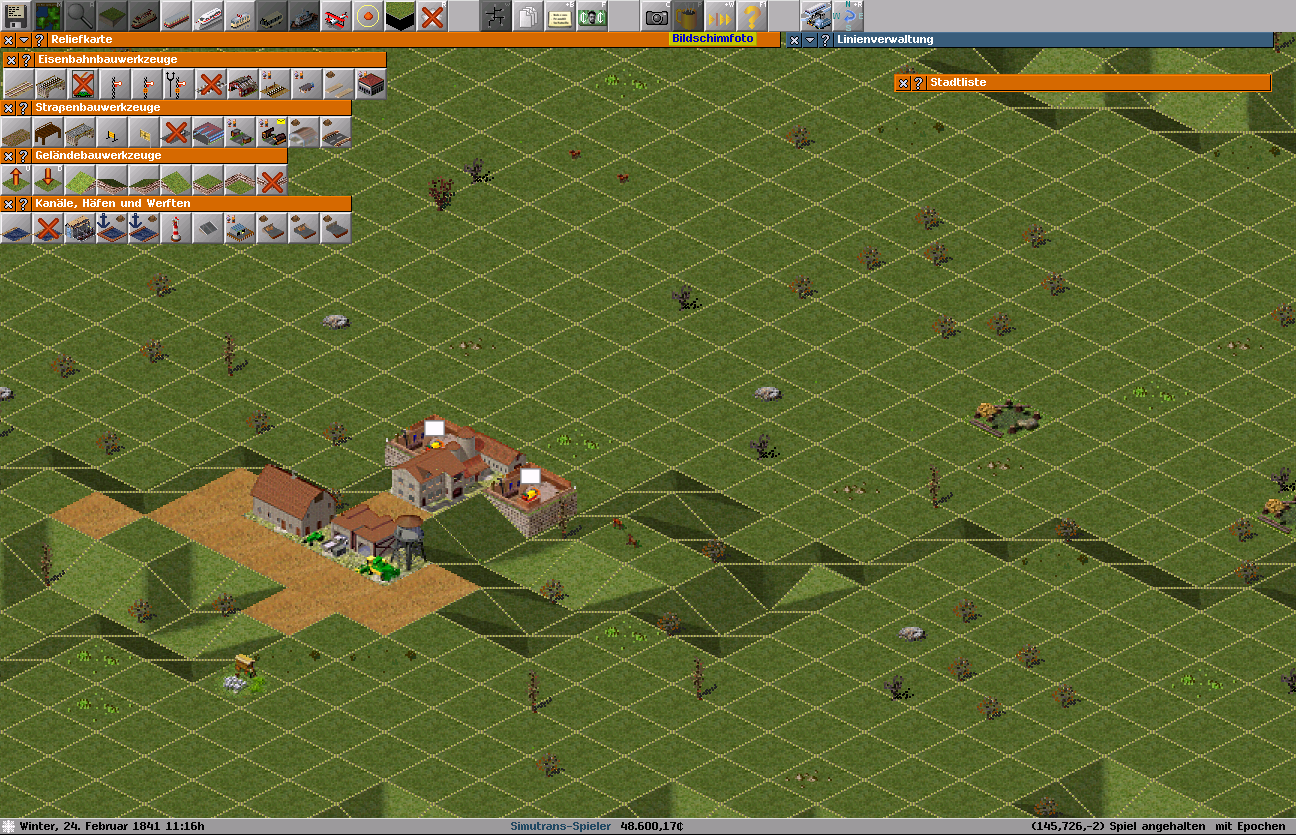Choose the lighthouse tool in canal toolbar
Screen dimensions: 1296x835
point(177,228)
